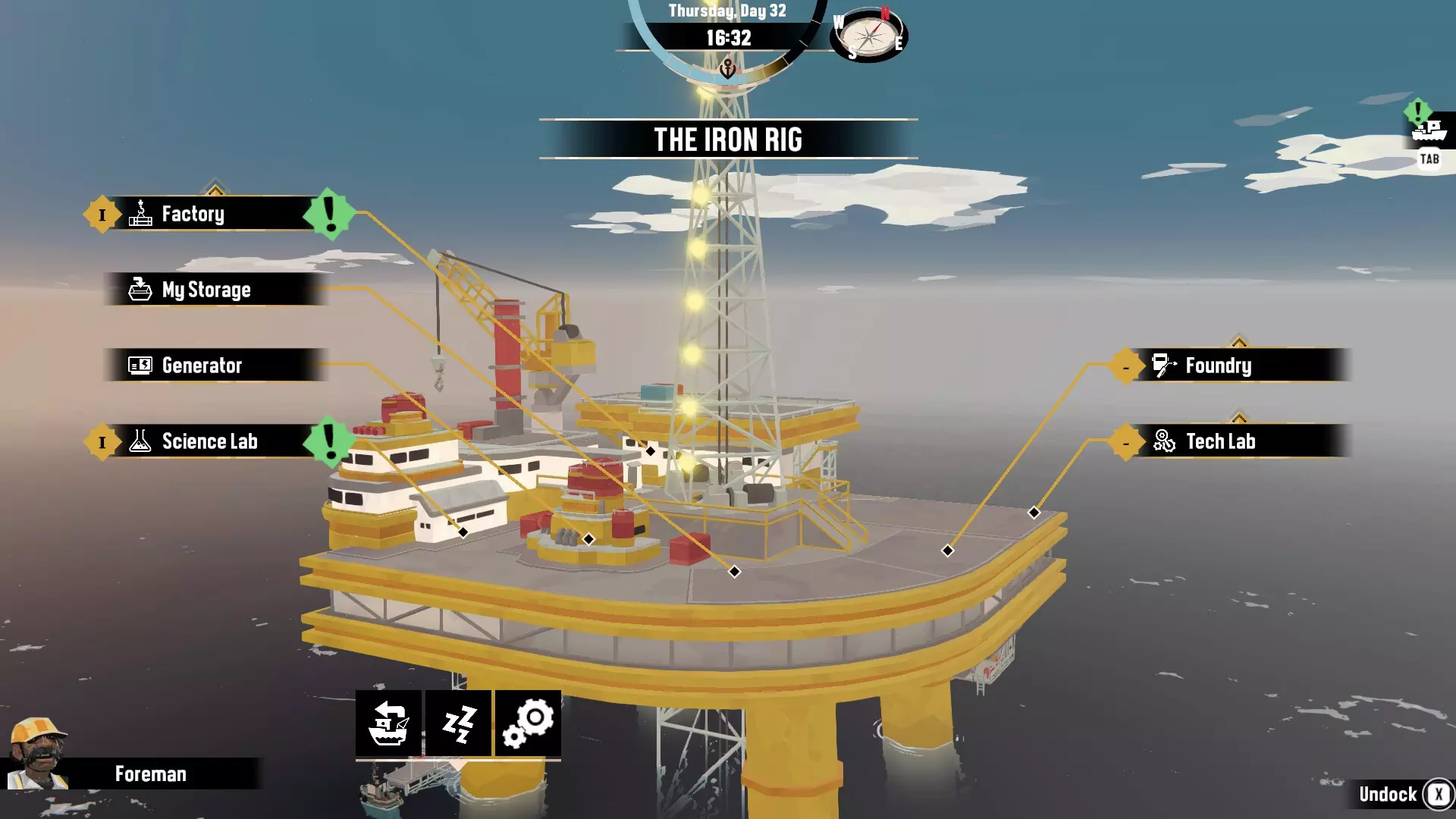The width and height of the screenshot is (1456, 819).
Task: Click the green exclamation beside Science Lab
Action: tap(328, 441)
